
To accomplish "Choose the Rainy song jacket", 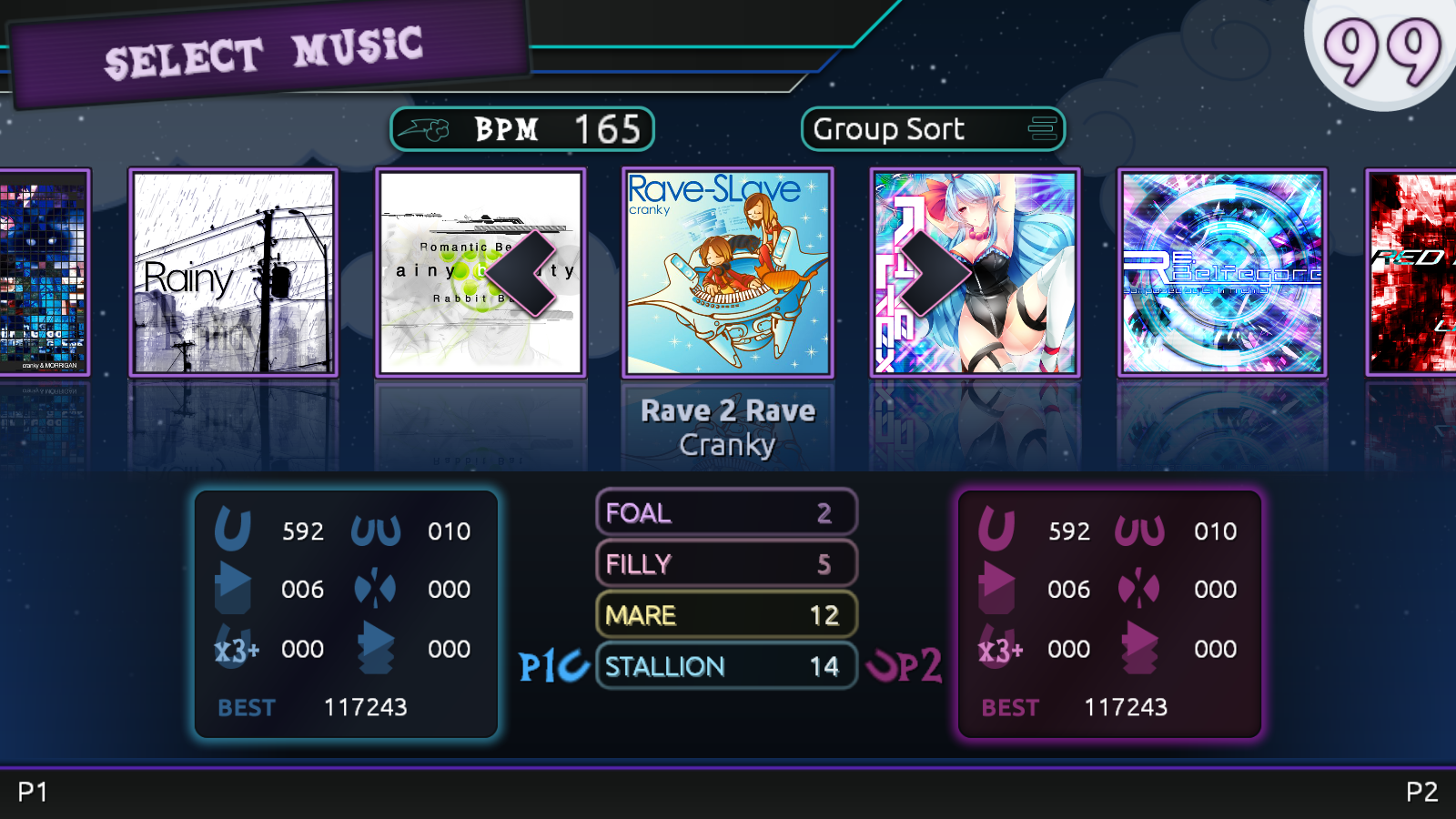I will click(233, 272).
